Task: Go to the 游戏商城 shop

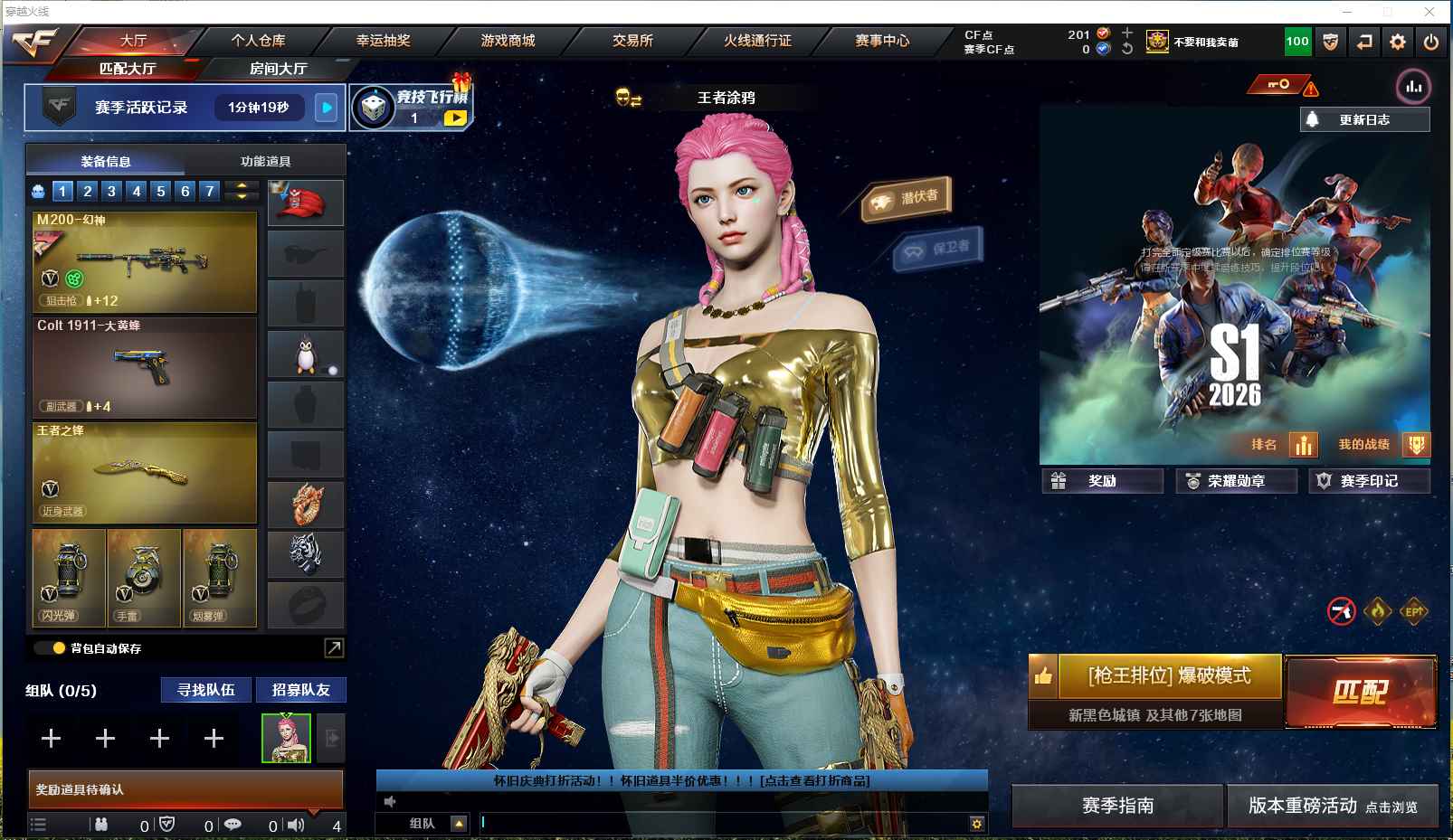Action: coord(508,41)
